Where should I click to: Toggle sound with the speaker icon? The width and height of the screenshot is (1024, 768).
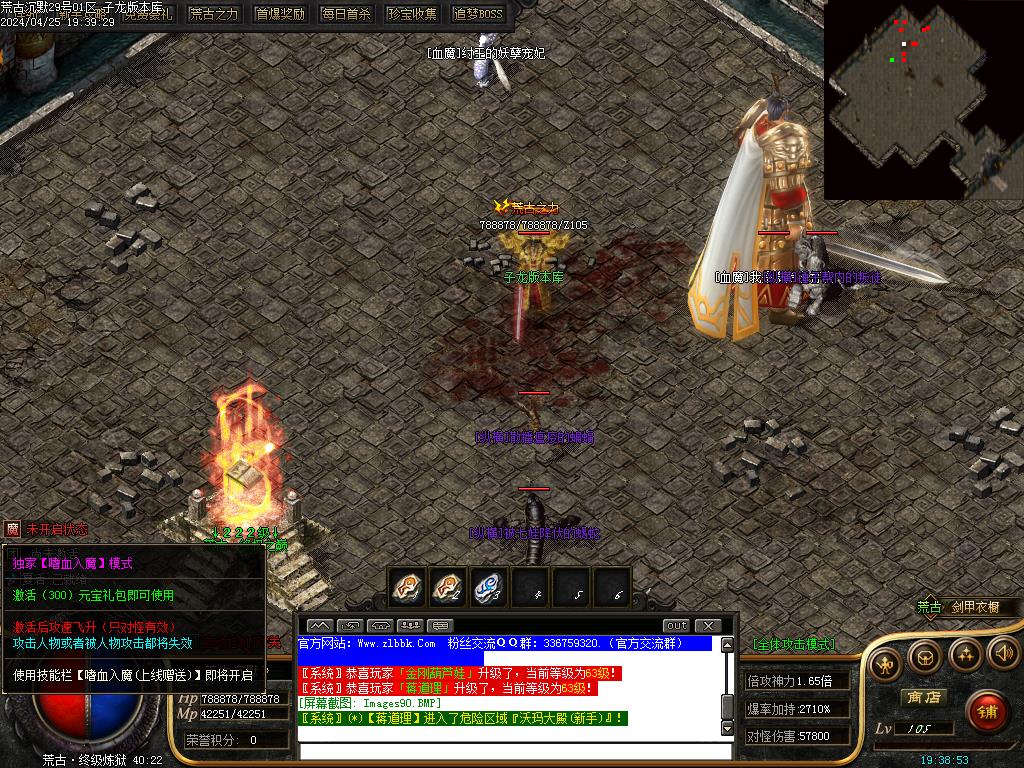[x=1004, y=654]
